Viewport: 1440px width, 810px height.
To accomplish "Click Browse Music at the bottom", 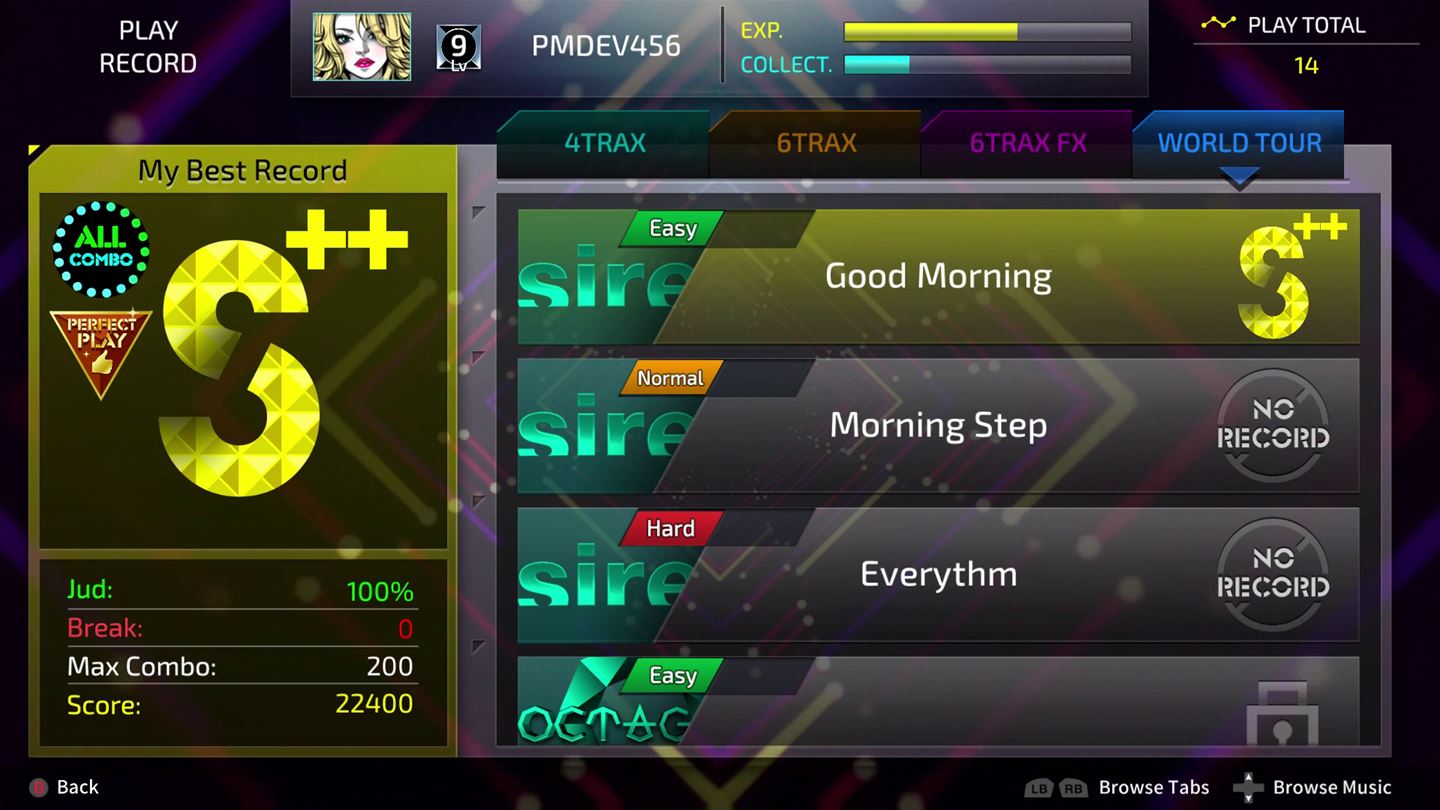I will 1330,787.
